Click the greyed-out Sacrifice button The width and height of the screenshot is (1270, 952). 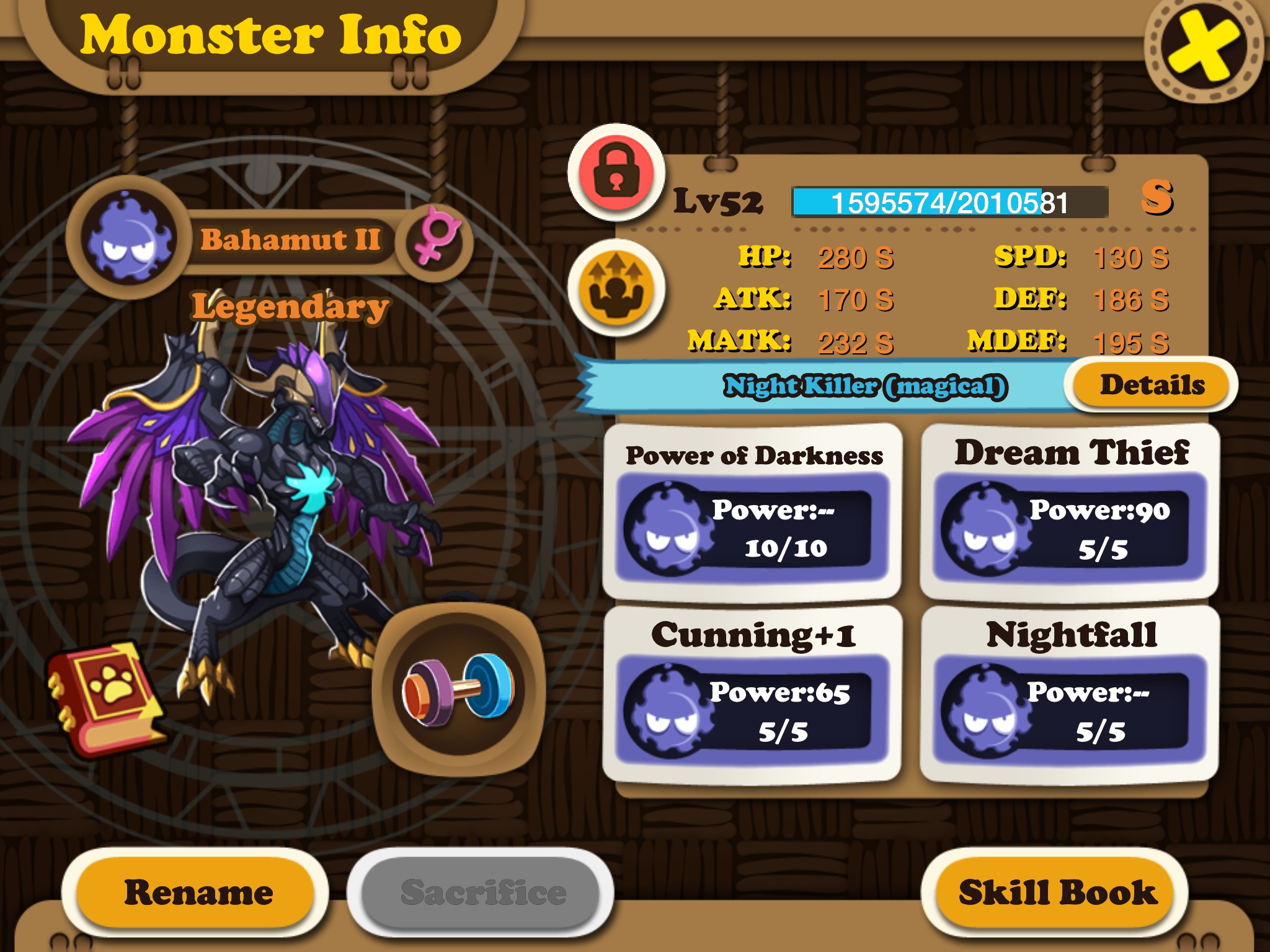[482, 892]
